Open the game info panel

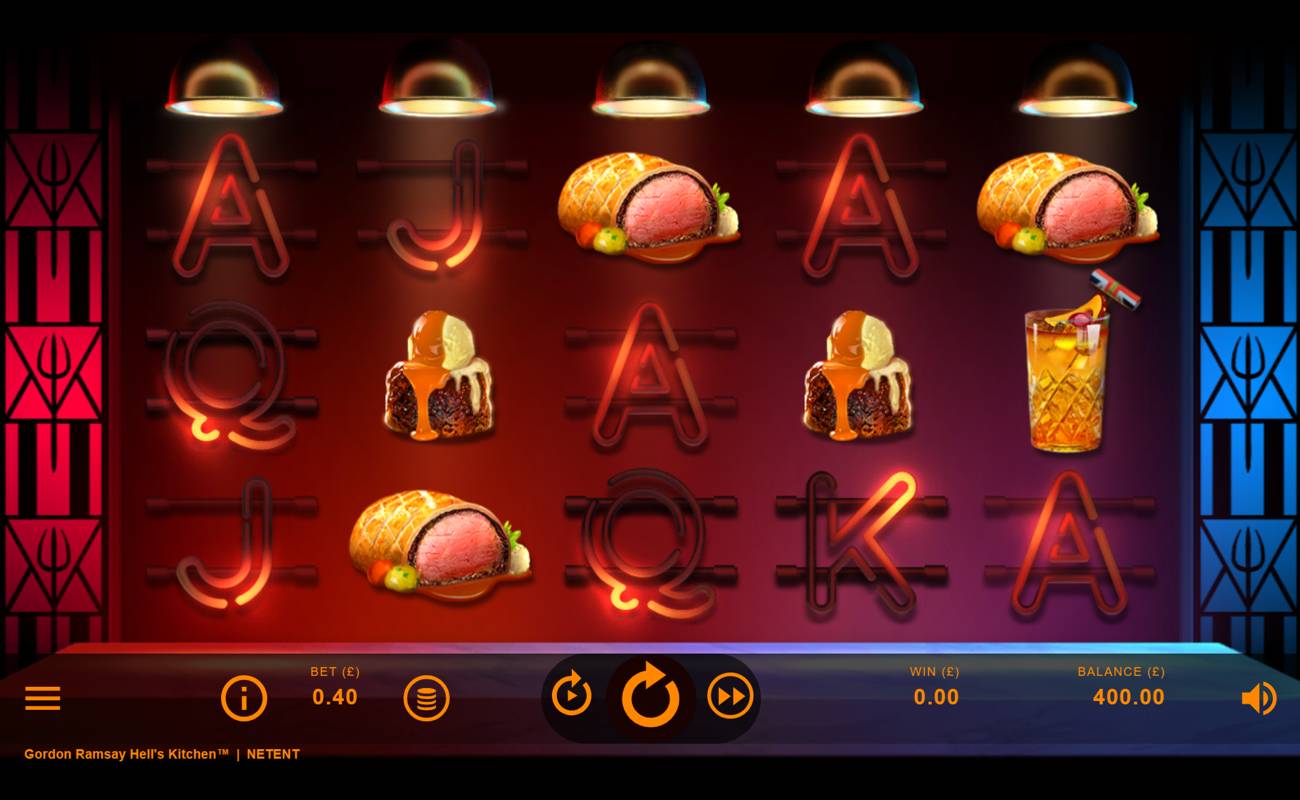click(243, 697)
